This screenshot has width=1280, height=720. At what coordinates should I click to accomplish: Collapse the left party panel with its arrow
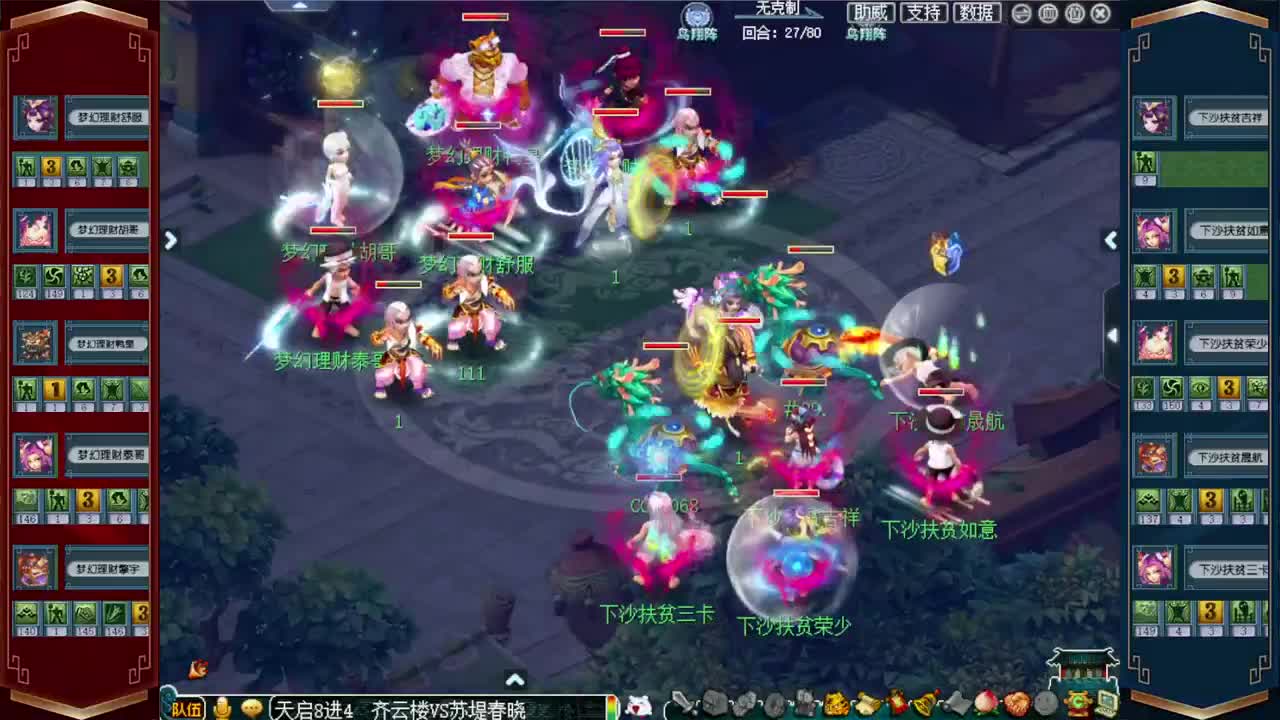click(x=170, y=240)
